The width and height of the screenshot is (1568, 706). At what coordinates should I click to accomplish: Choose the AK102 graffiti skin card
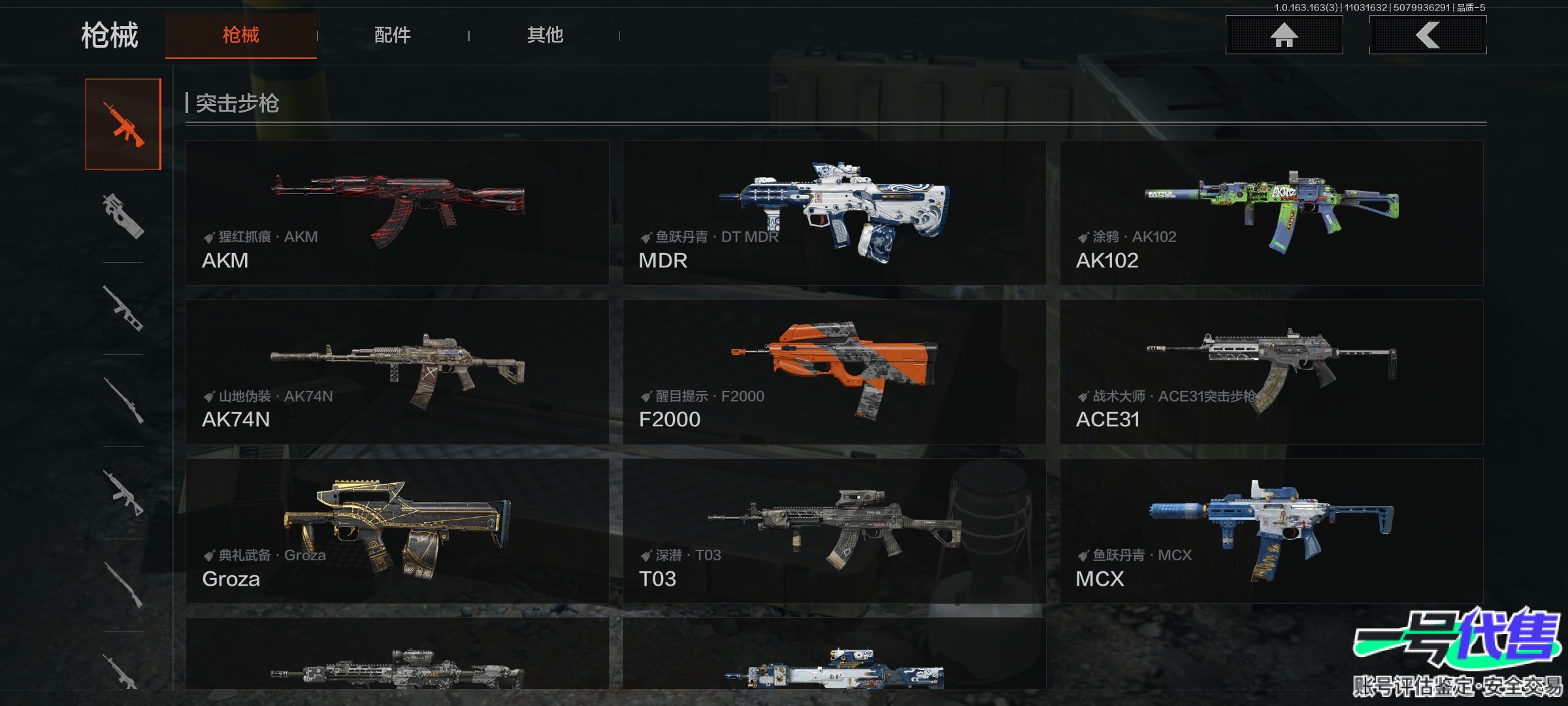(x=1271, y=212)
